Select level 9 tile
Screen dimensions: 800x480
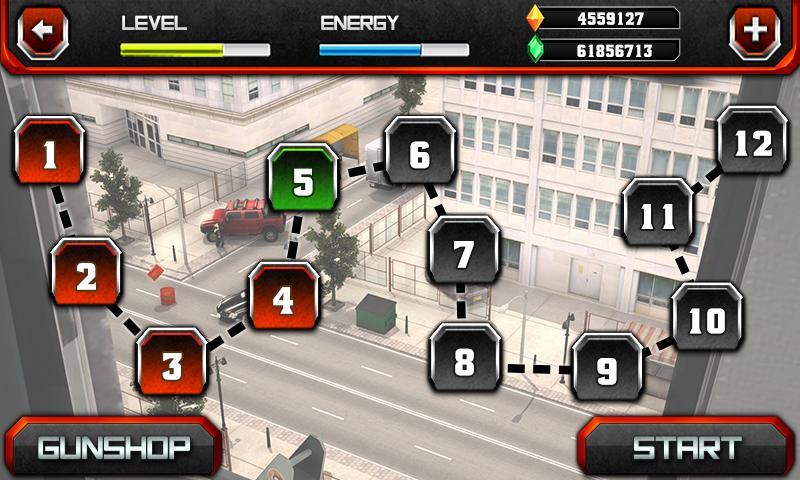[607, 370]
